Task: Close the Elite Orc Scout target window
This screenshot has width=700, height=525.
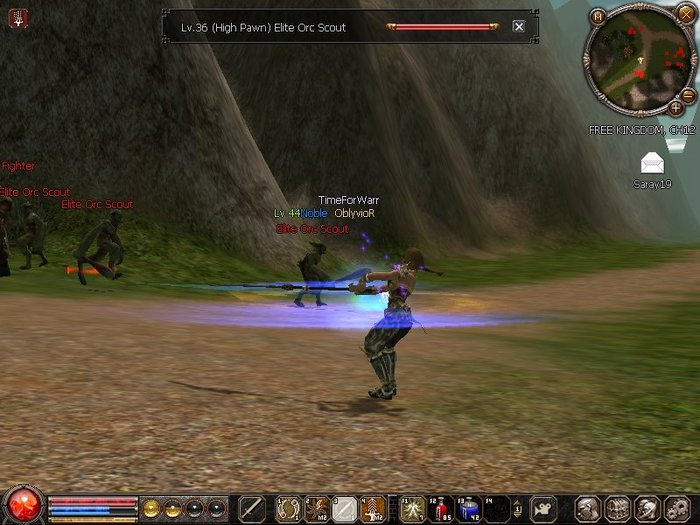Action: tap(518, 27)
